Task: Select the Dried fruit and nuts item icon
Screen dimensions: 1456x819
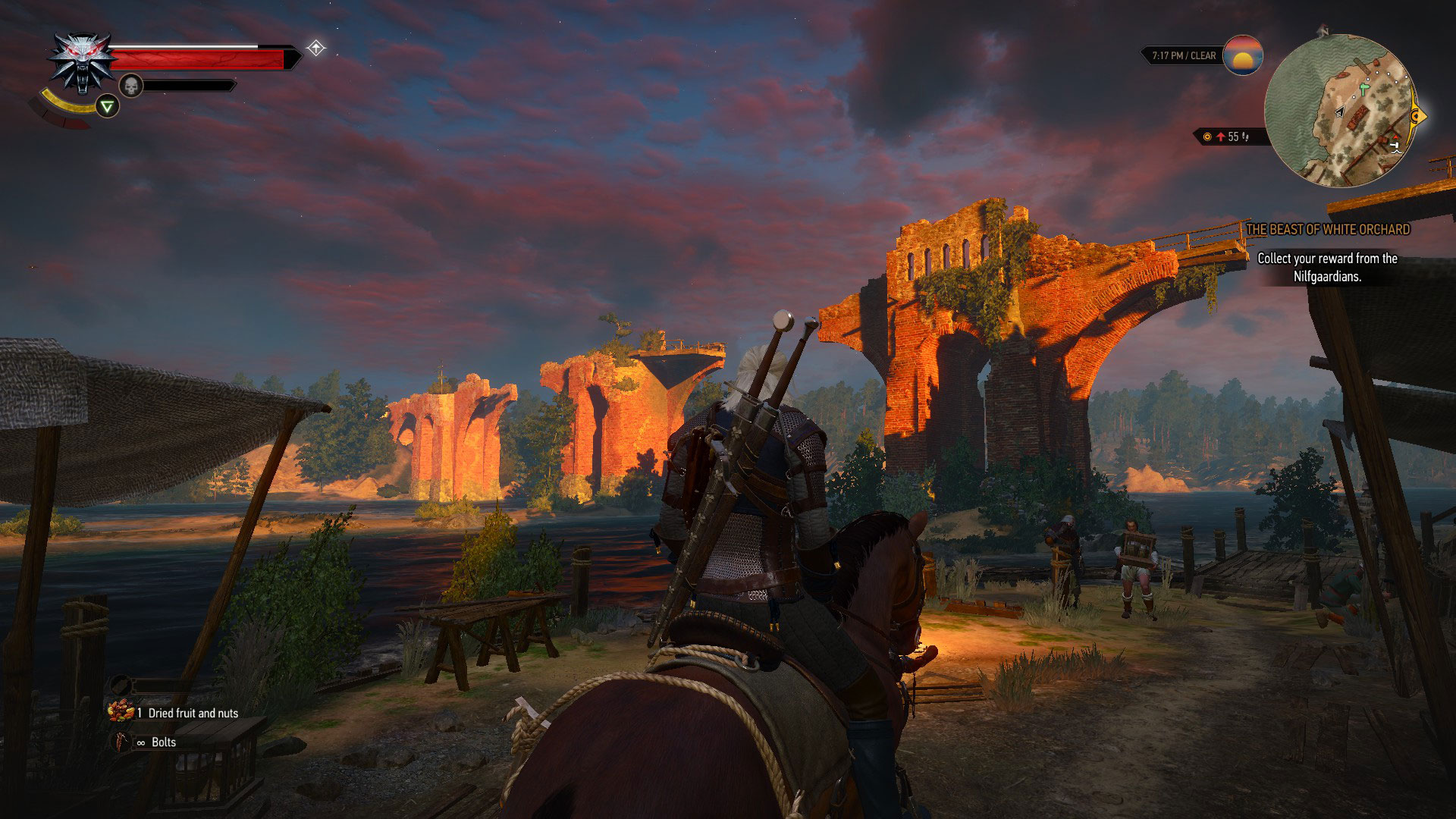Action: point(121,712)
